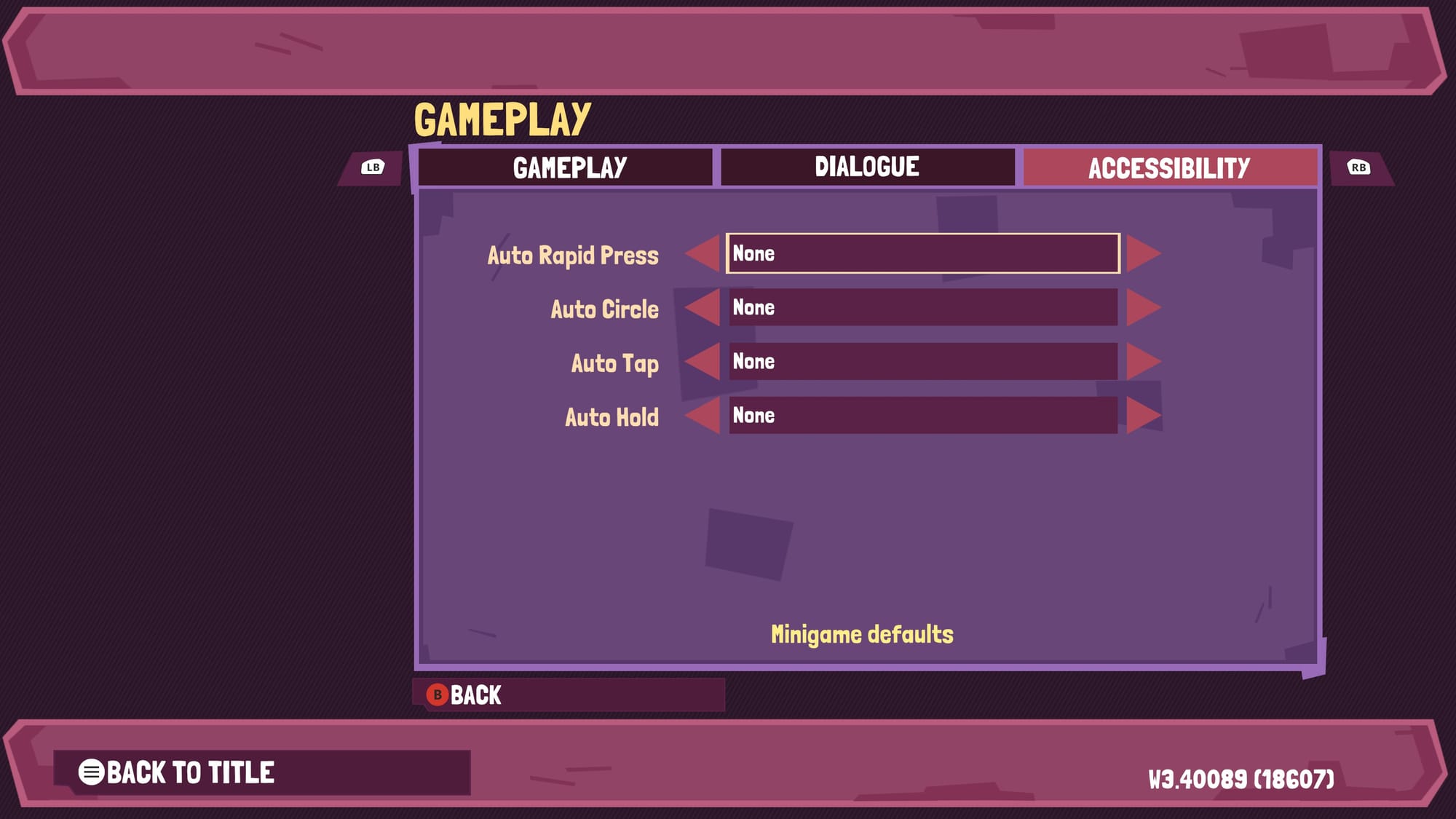
Task: Click the left arrow for Auto Hold
Action: pyautogui.click(x=703, y=416)
